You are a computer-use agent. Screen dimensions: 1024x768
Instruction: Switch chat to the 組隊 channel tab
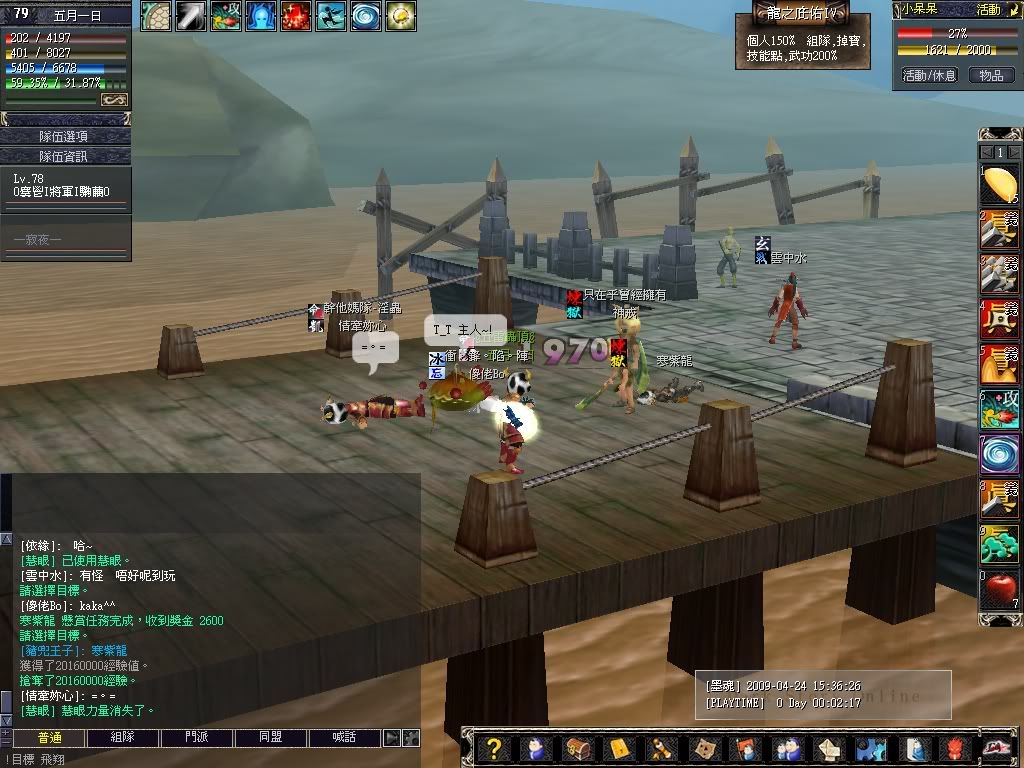[123, 738]
